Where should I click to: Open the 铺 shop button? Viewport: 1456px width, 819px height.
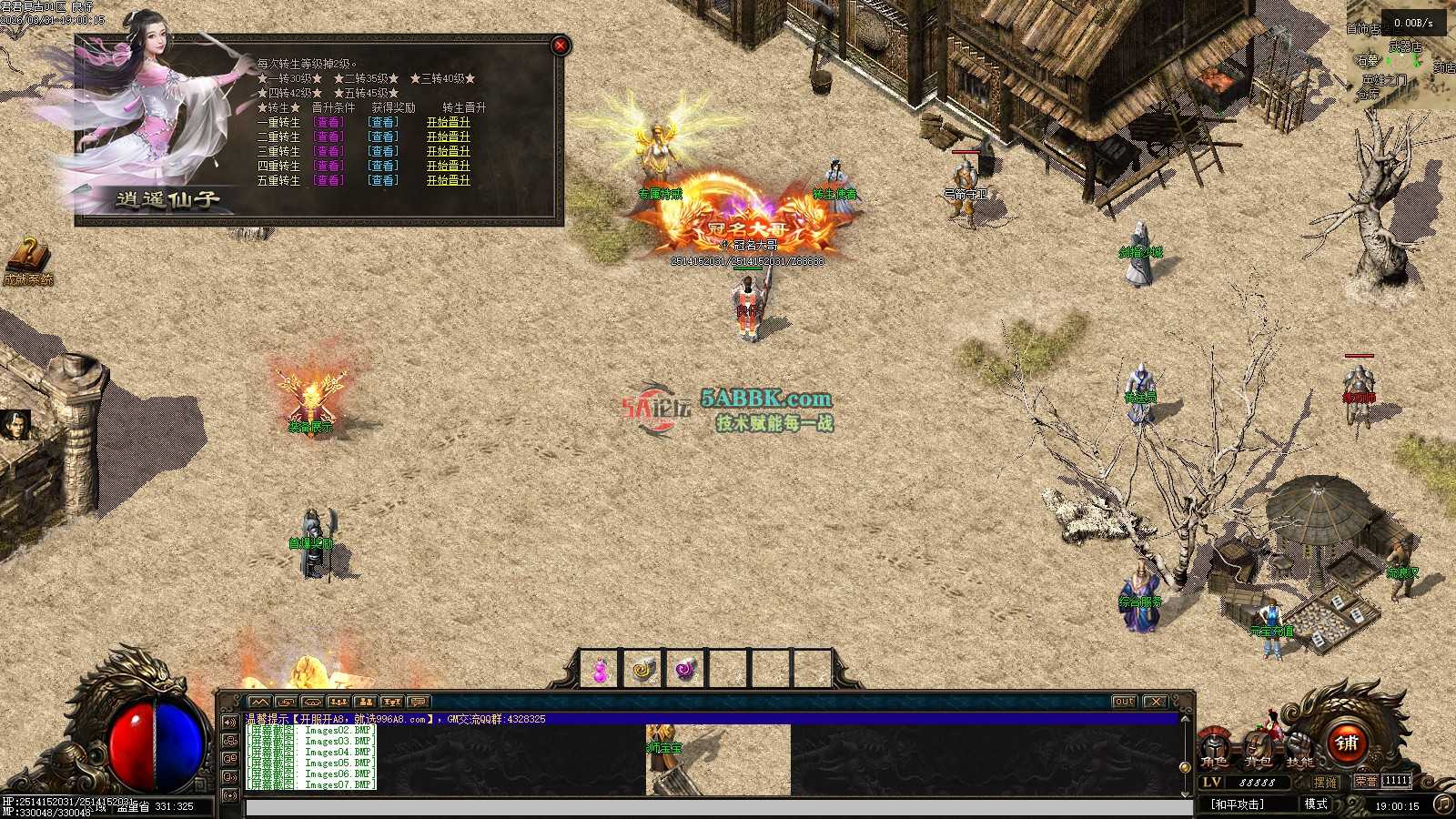pyautogui.click(x=1347, y=743)
